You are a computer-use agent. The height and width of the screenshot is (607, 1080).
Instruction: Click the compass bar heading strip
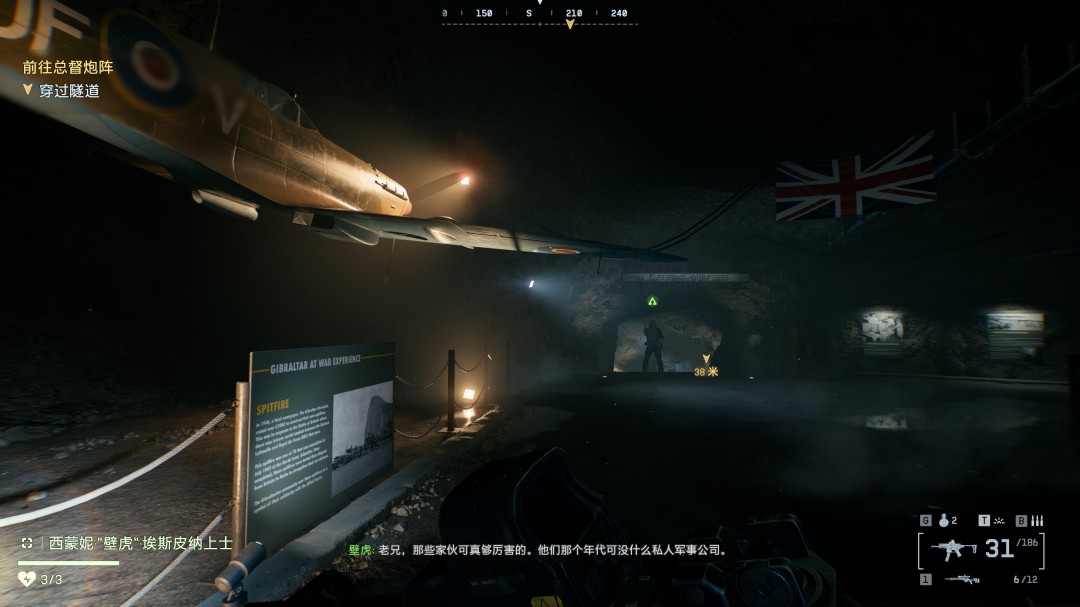[540, 14]
